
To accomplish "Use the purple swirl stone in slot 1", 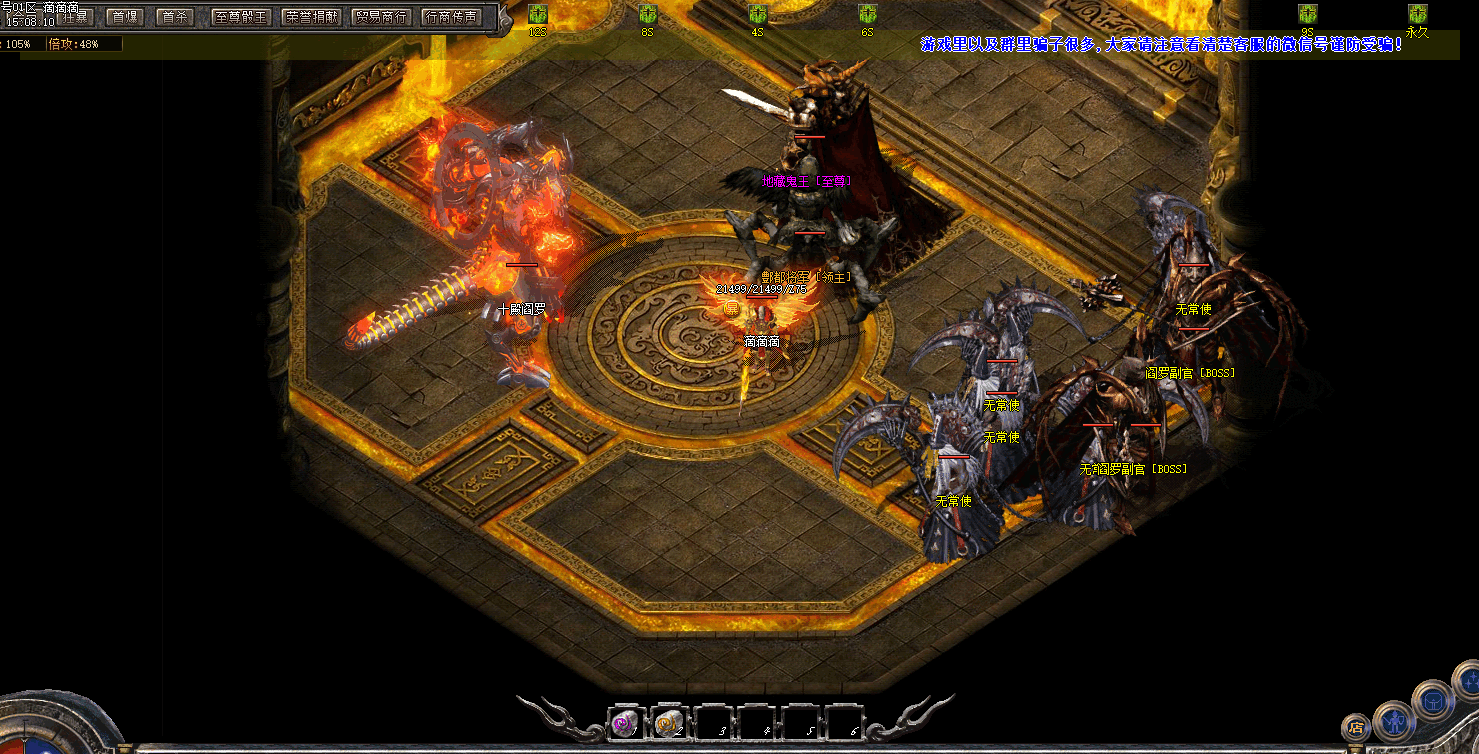I will pos(625,724).
